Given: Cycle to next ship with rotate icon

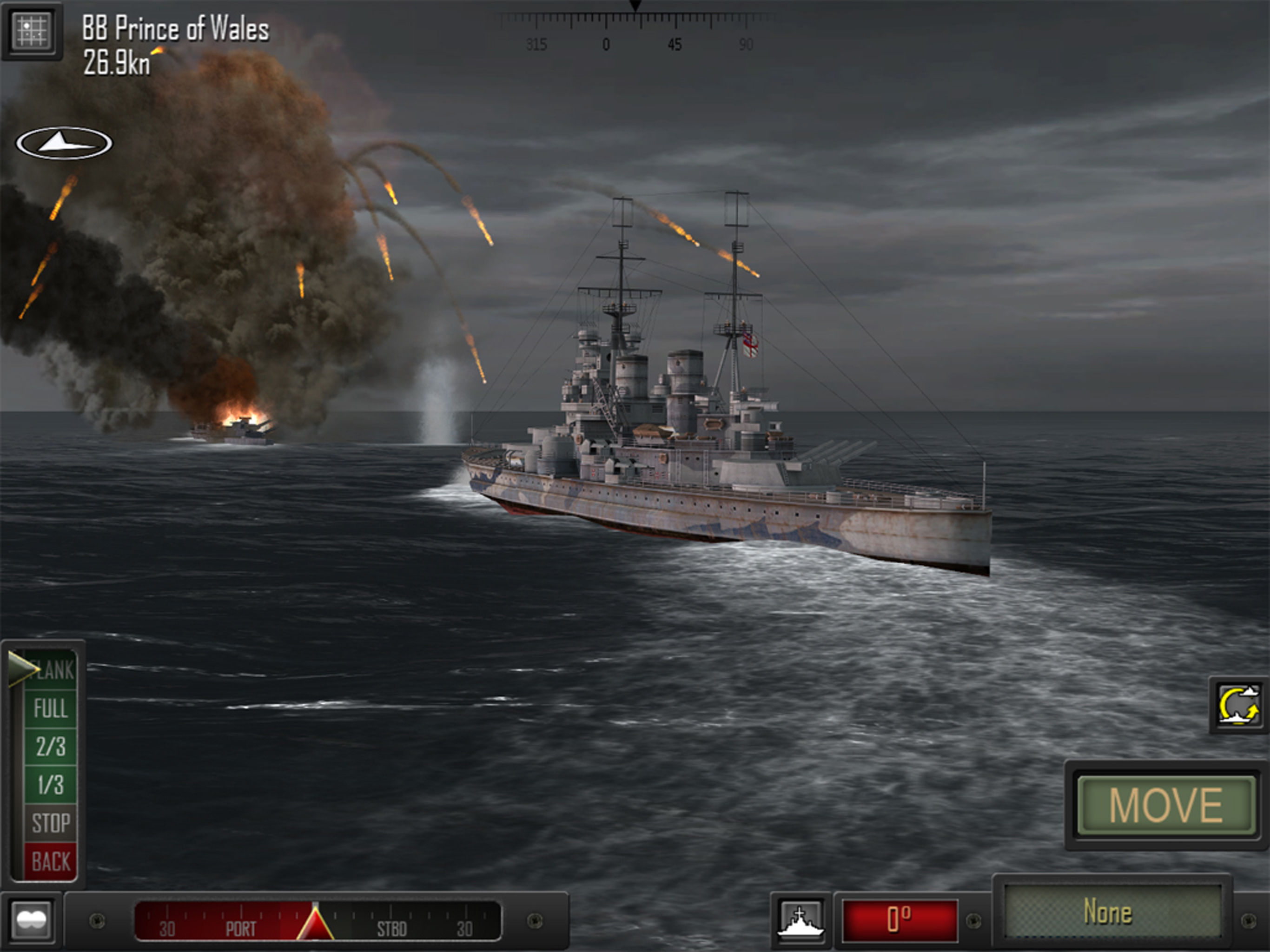Looking at the screenshot, I should pyautogui.click(x=1239, y=705).
